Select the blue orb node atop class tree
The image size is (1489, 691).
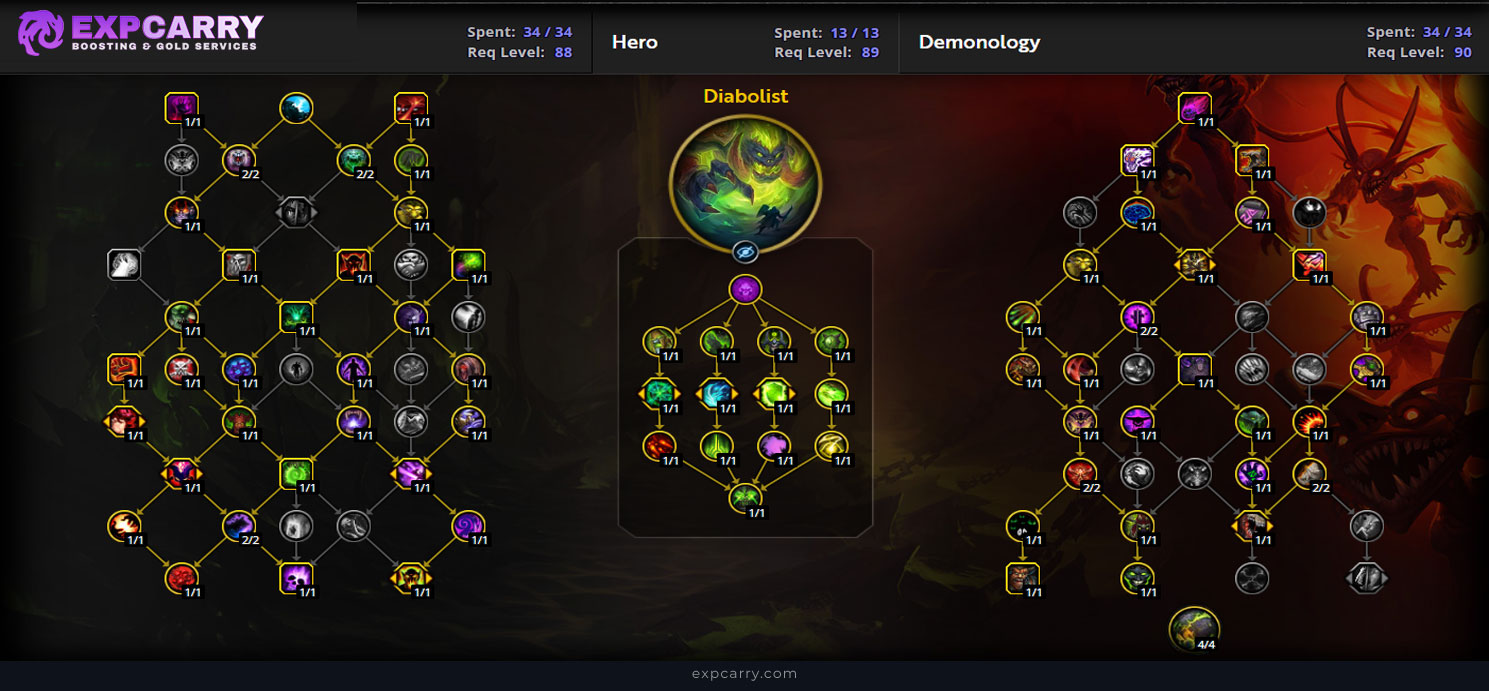click(x=296, y=108)
